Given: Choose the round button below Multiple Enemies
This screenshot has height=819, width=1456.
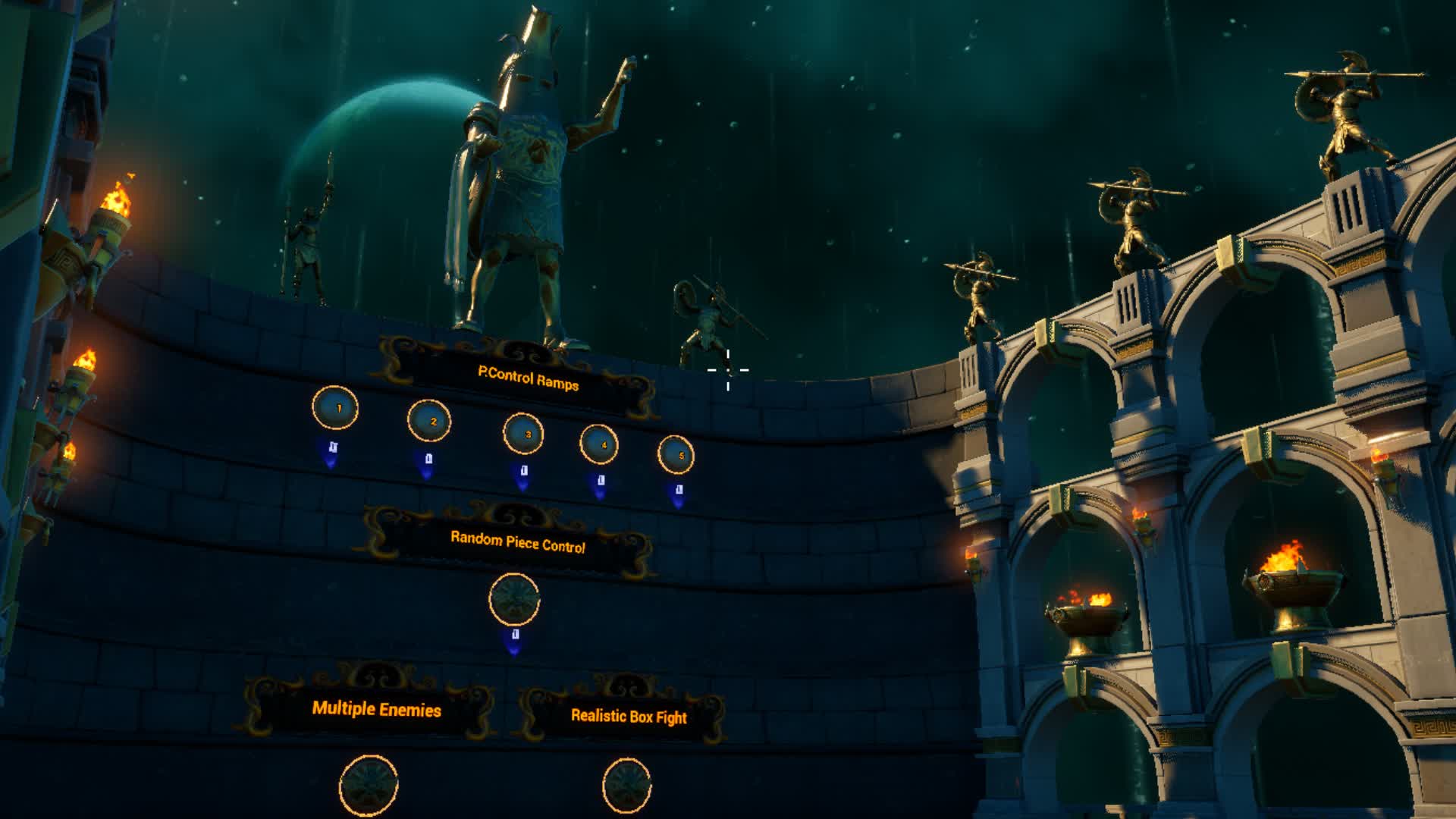Looking at the screenshot, I should tap(369, 786).
